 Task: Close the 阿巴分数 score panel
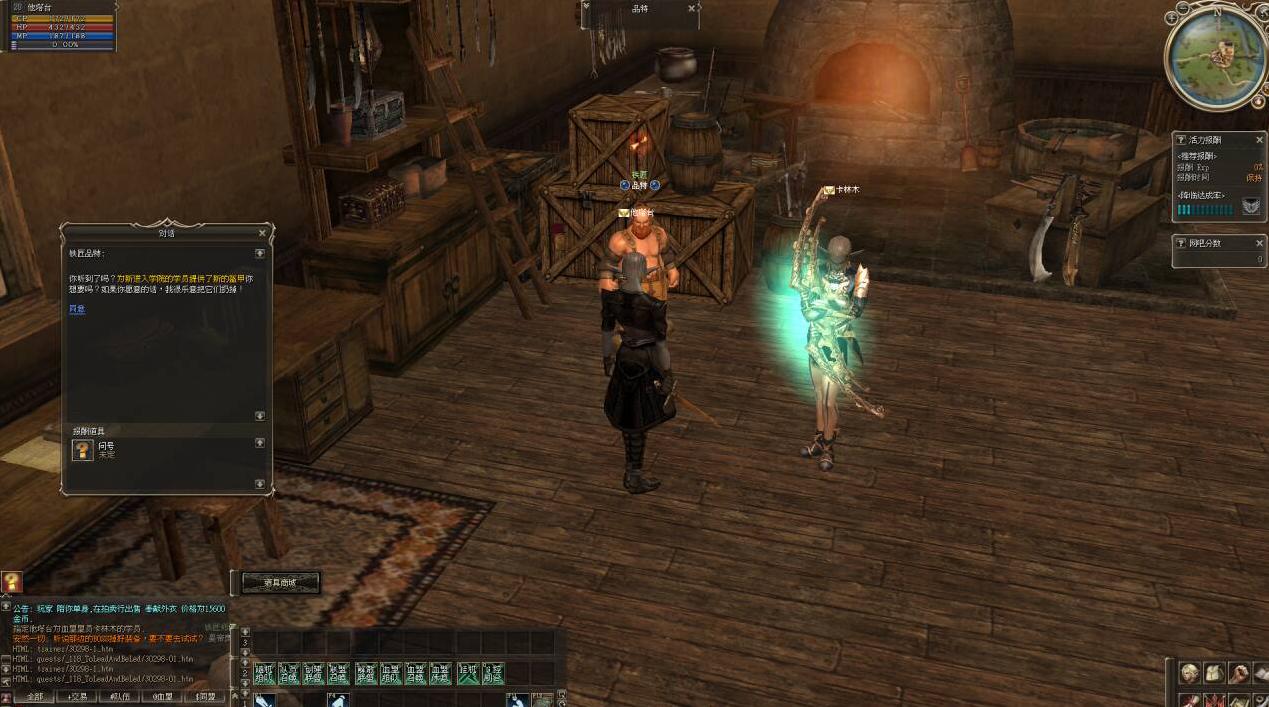[x=1259, y=243]
